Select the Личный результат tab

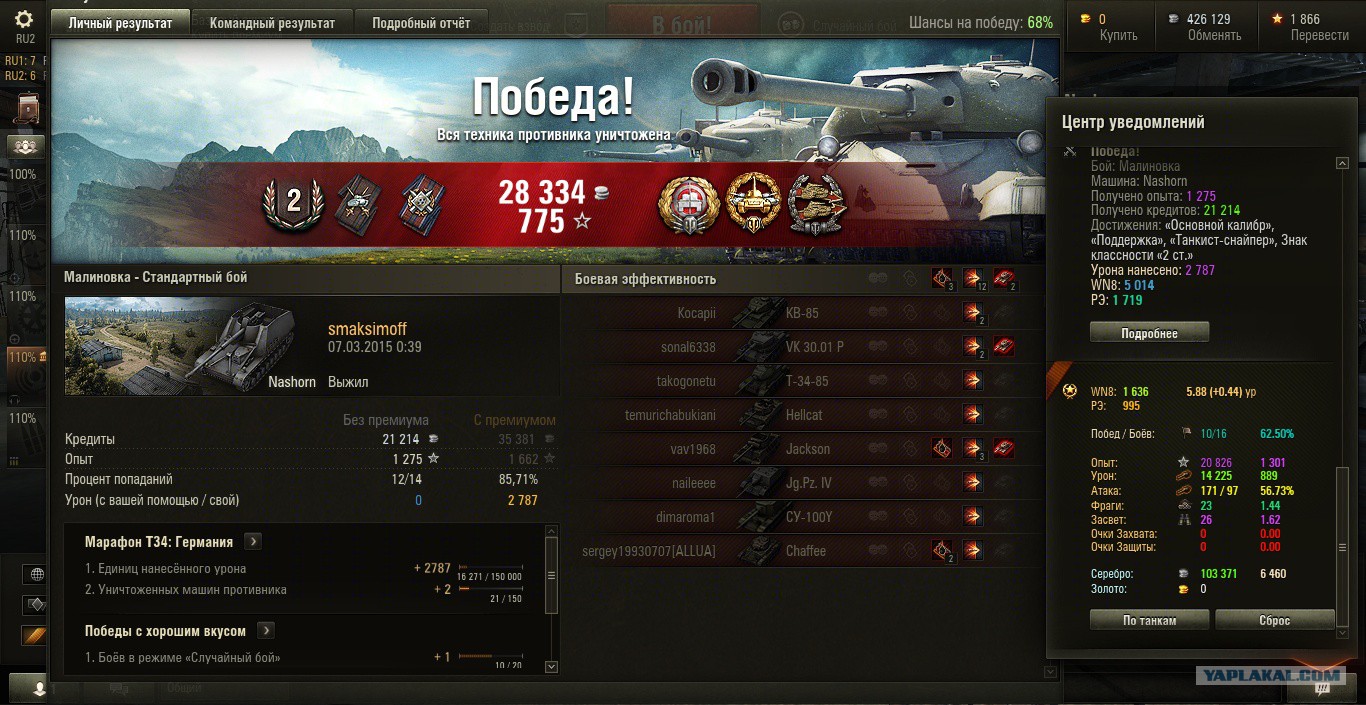point(119,23)
